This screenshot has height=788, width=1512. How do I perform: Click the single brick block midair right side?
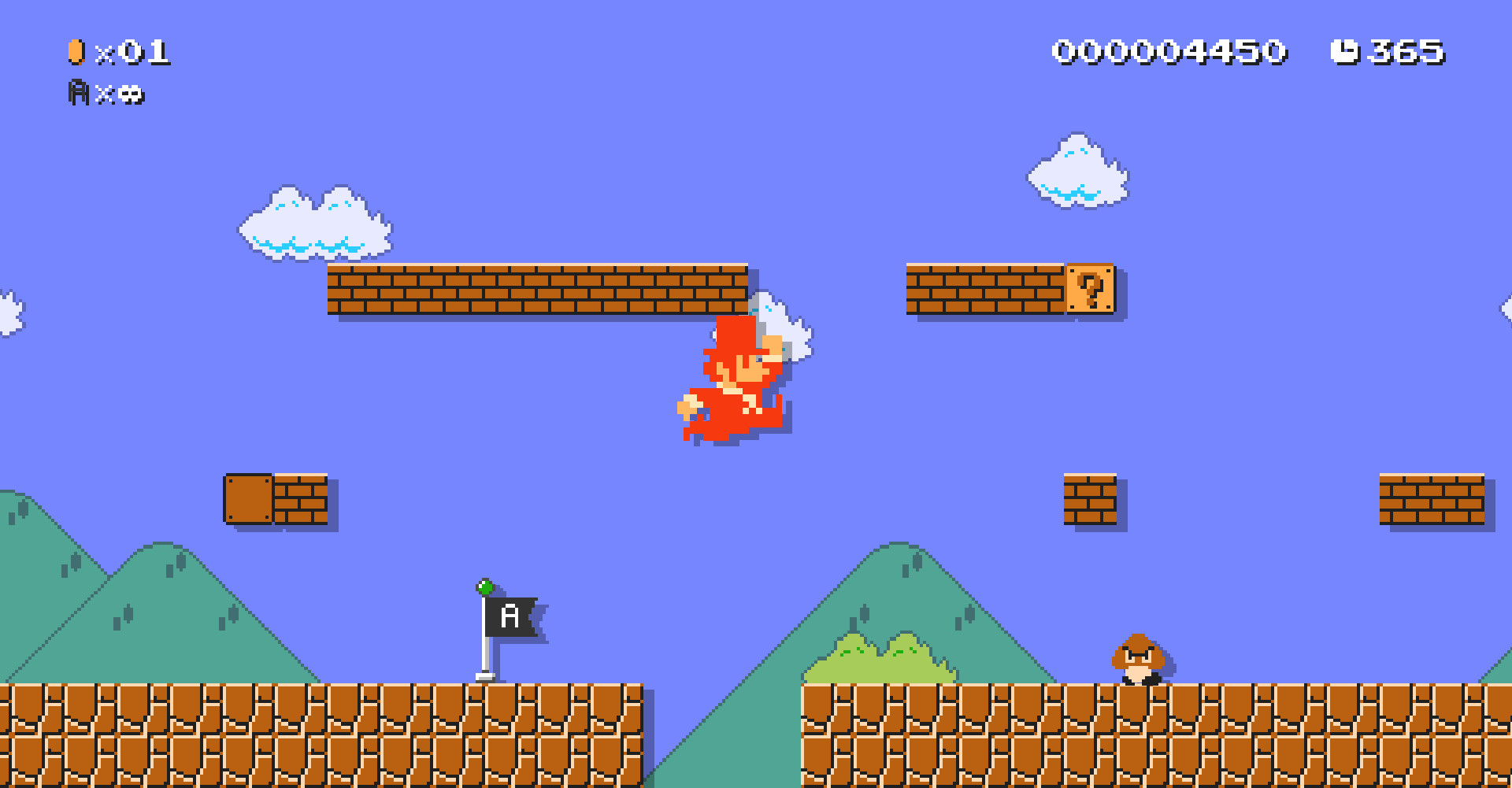click(x=1090, y=499)
